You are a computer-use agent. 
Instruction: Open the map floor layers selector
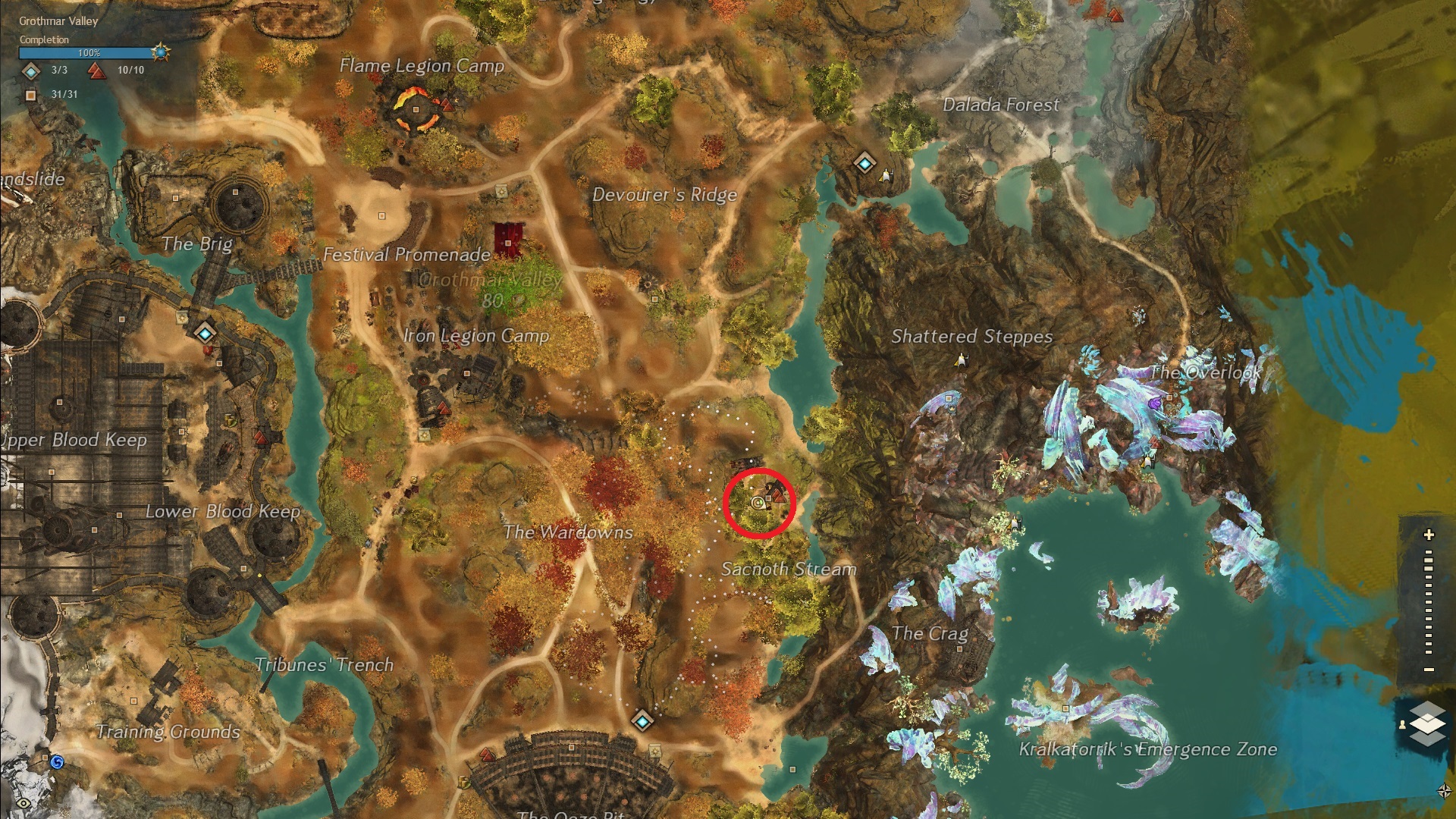[1427, 723]
